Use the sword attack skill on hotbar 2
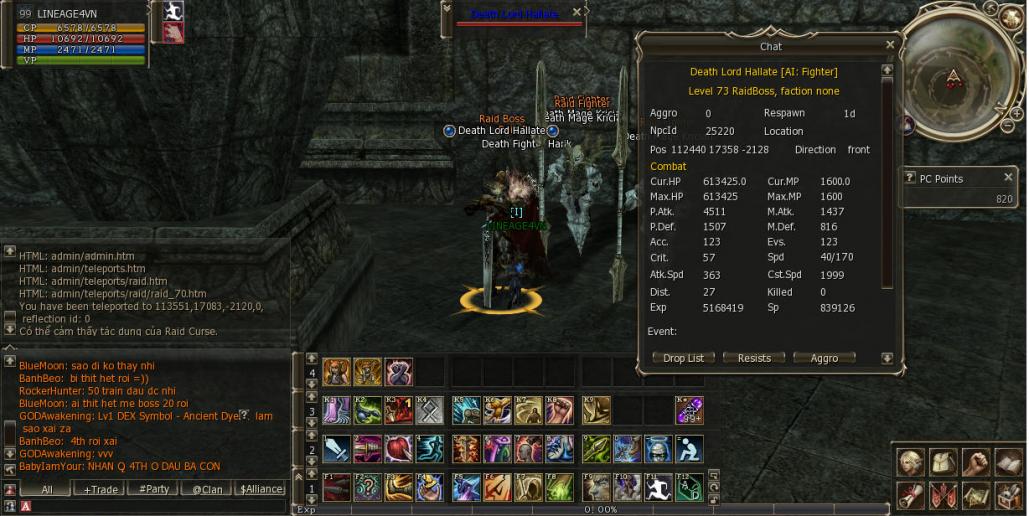The width and height of the screenshot is (1029, 516). tap(336, 448)
